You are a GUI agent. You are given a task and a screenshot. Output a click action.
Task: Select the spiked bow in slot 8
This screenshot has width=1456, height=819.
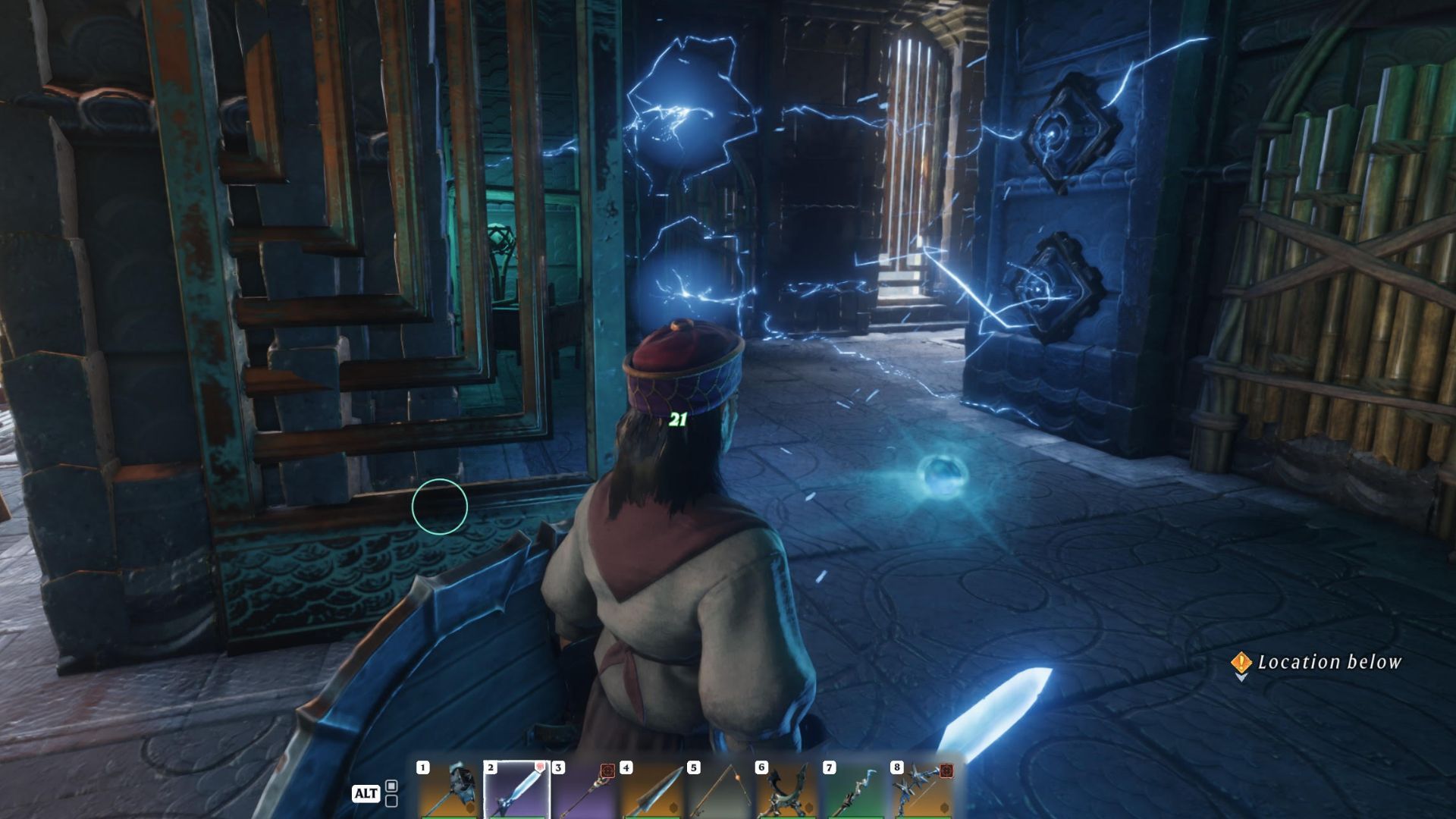pos(921,790)
